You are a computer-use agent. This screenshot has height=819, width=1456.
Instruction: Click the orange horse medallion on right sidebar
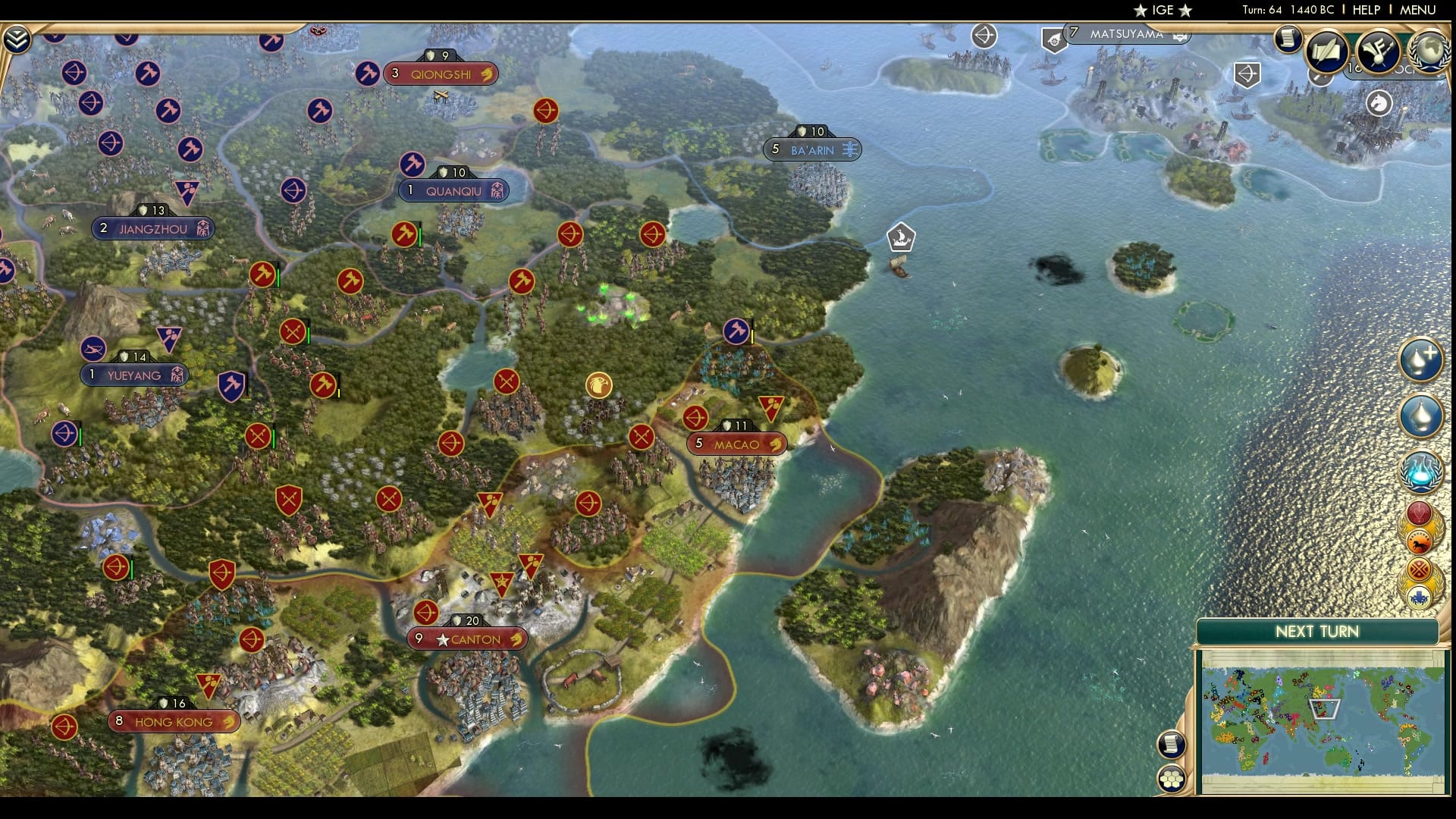[1419, 542]
